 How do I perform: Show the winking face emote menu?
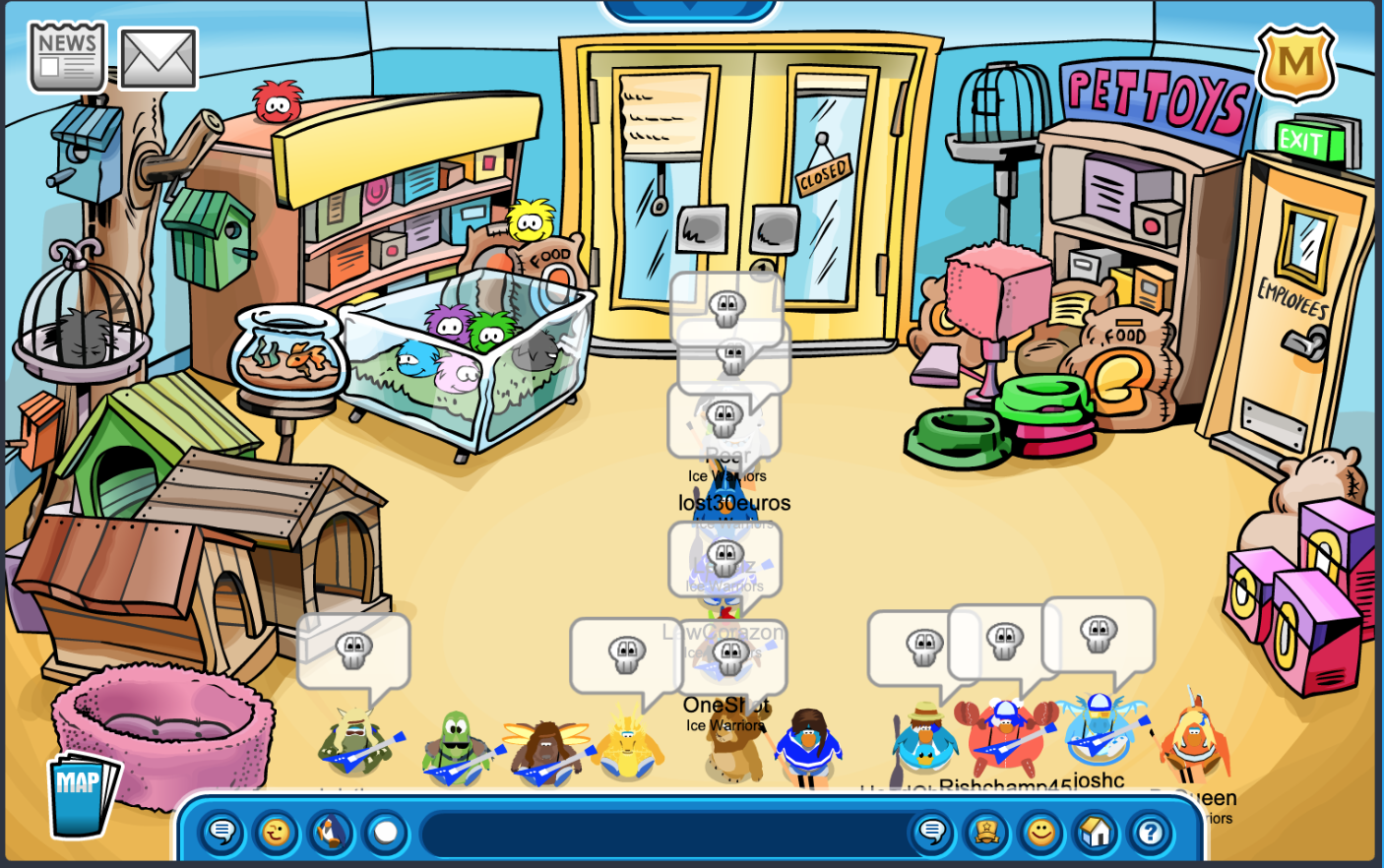tap(277, 834)
